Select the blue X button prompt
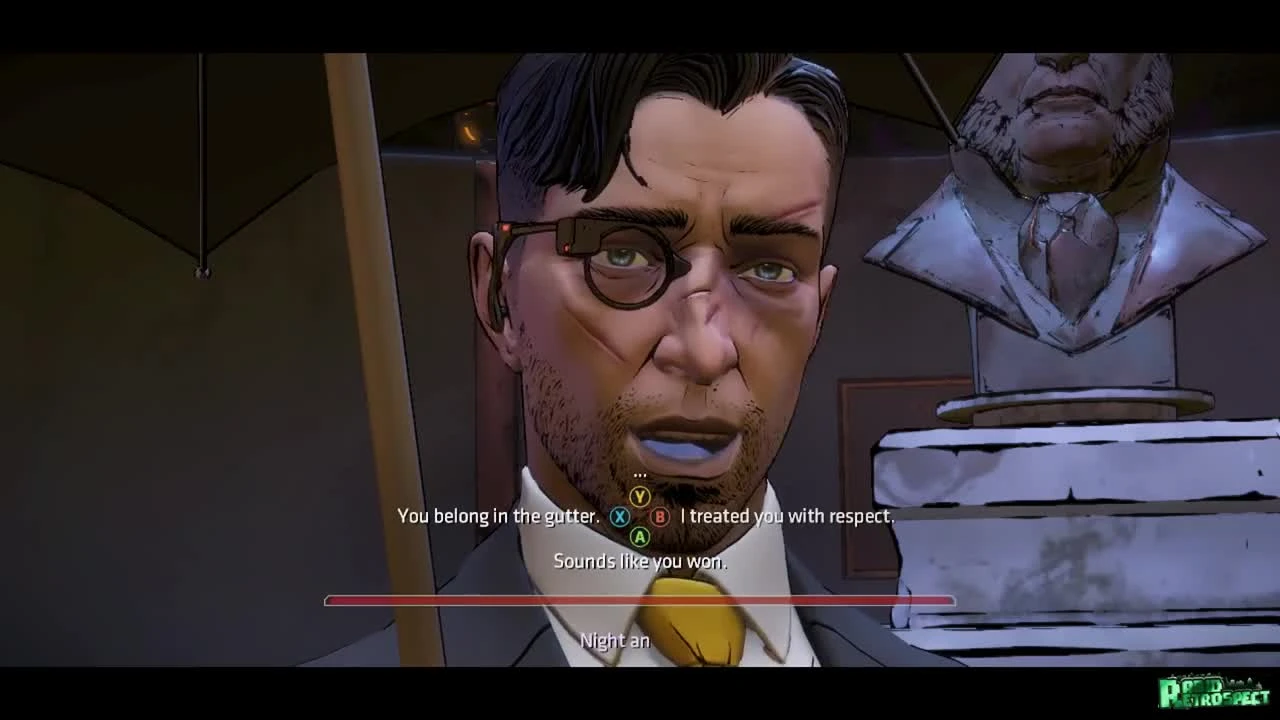 620,518
